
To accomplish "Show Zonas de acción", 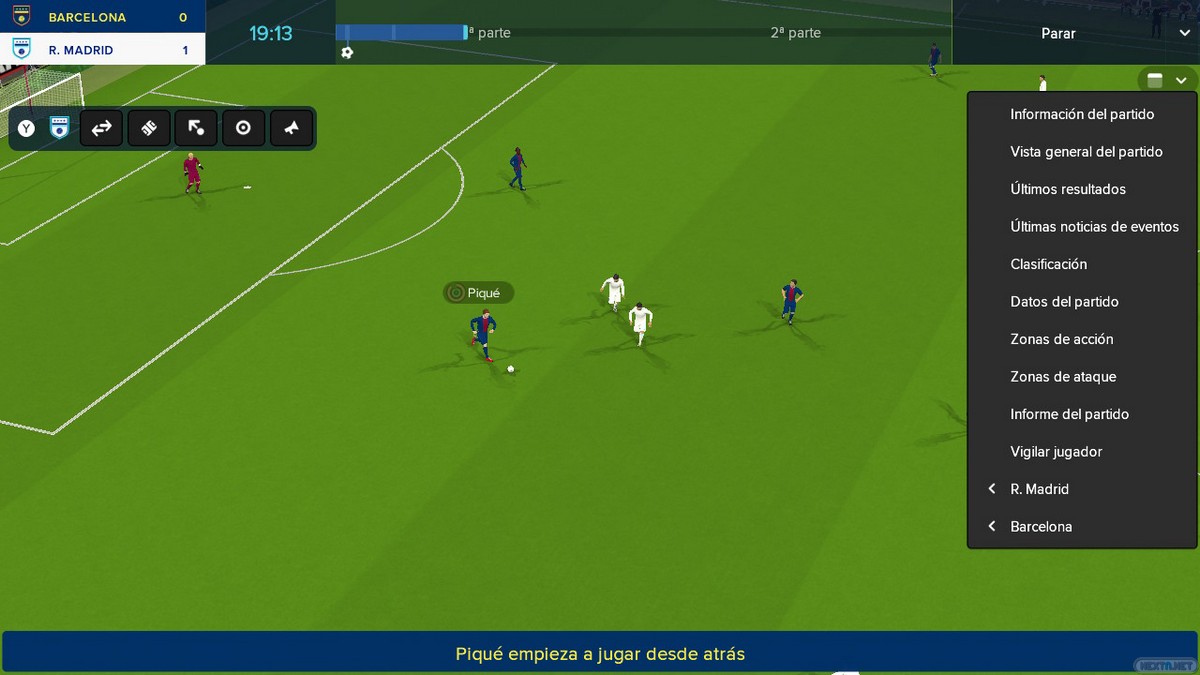I will 1061,339.
